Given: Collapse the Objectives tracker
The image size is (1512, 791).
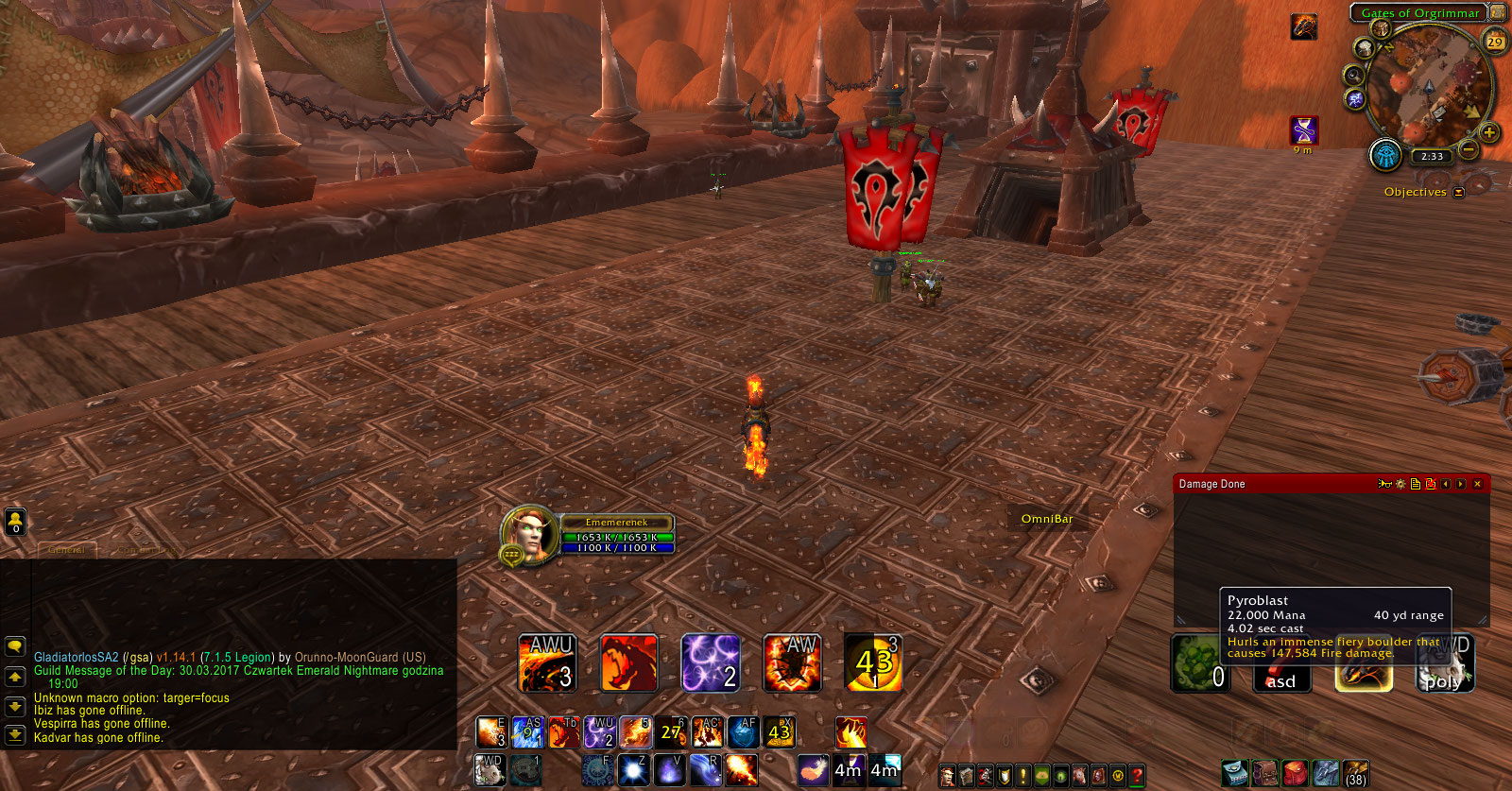Looking at the screenshot, I should pyautogui.click(x=1458, y=191).
